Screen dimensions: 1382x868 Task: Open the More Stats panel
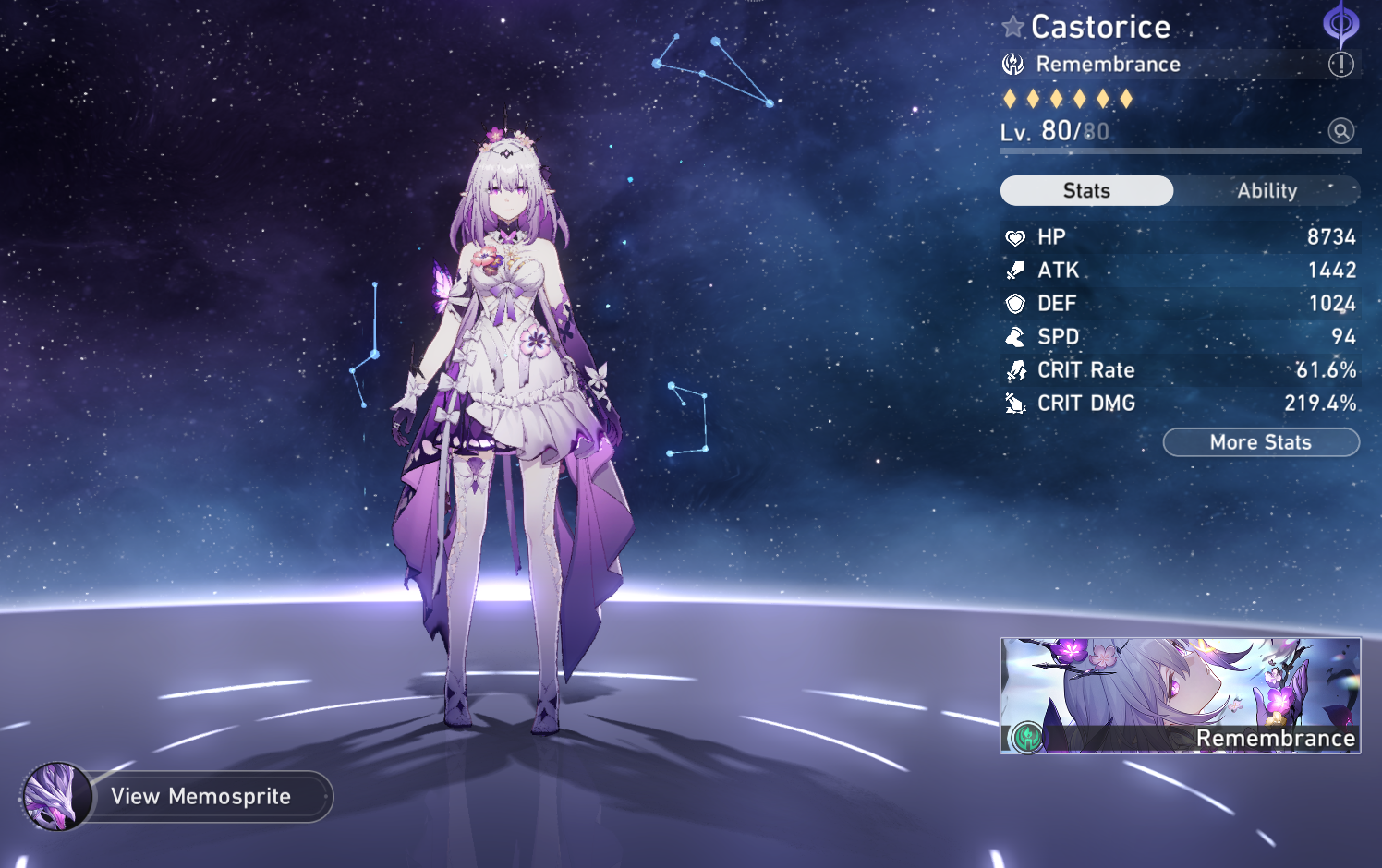[1260, 442]
